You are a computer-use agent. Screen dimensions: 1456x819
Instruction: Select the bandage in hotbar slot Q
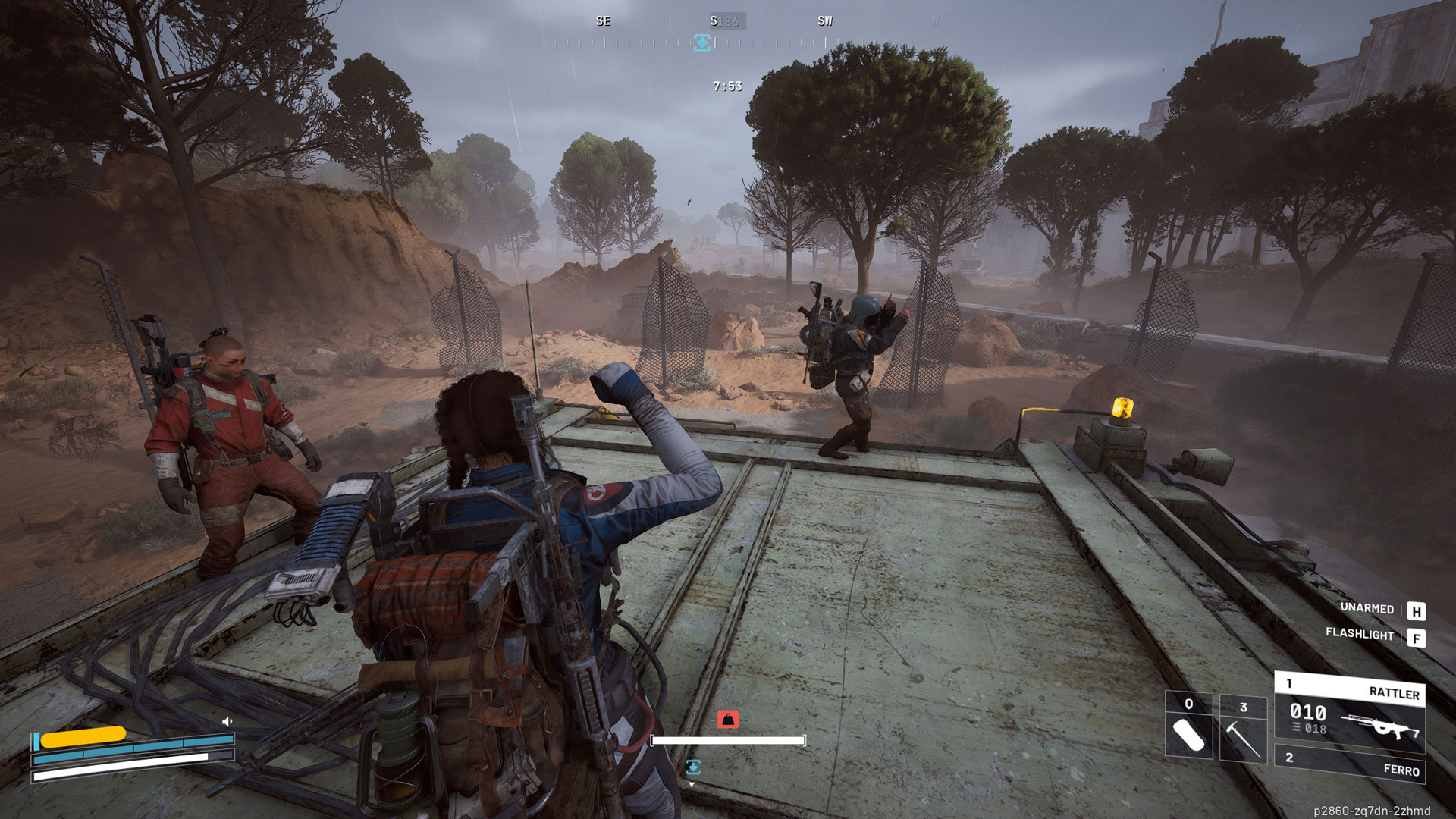coord(1191,736)
